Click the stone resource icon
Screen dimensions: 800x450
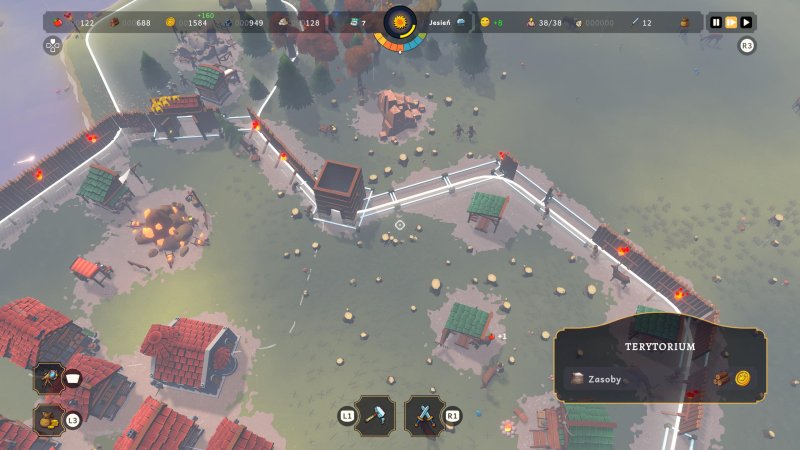tap(284, 22)
